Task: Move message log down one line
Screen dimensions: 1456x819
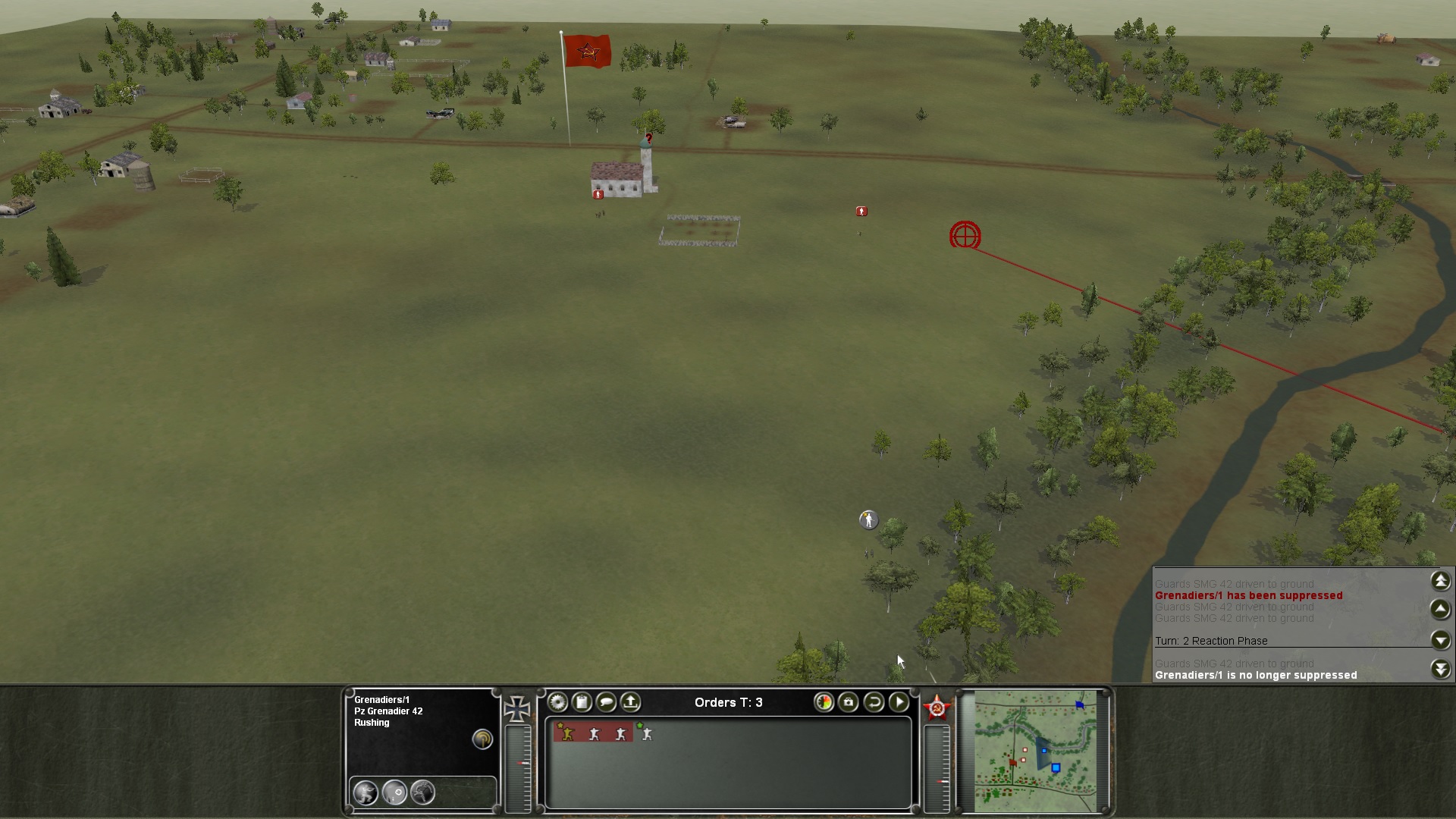Action: (1441, 640)
